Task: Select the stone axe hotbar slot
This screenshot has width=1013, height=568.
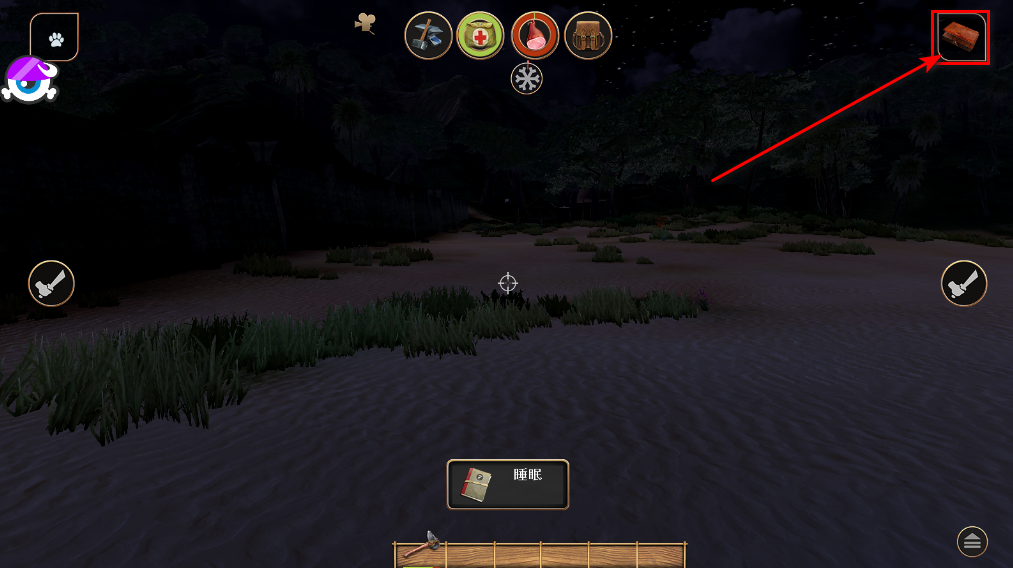Action: click(422, 550)
